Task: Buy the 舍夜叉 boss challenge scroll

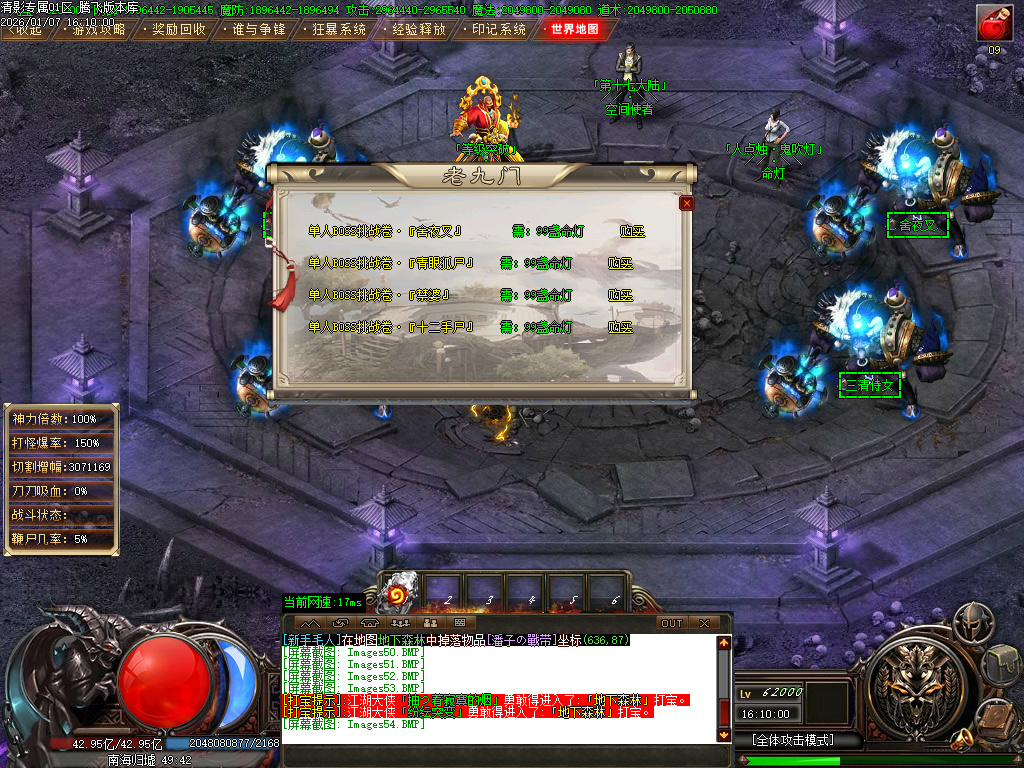Action: pyautogui.click(x=632, y=231)
